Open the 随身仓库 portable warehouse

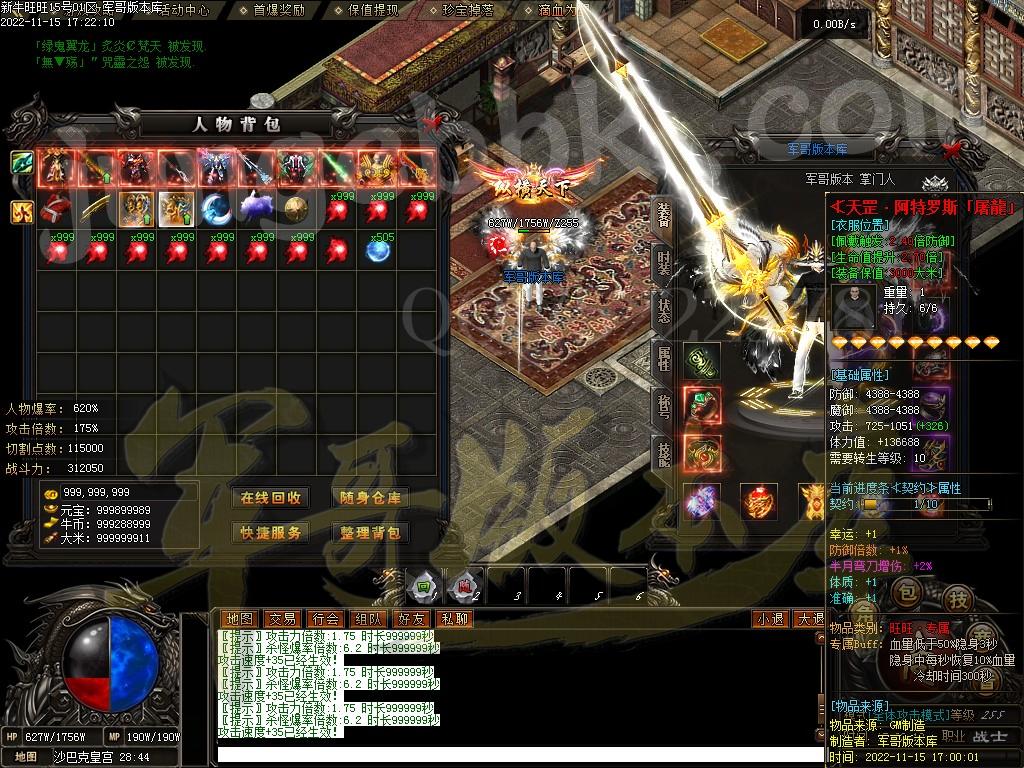[370, 498]
